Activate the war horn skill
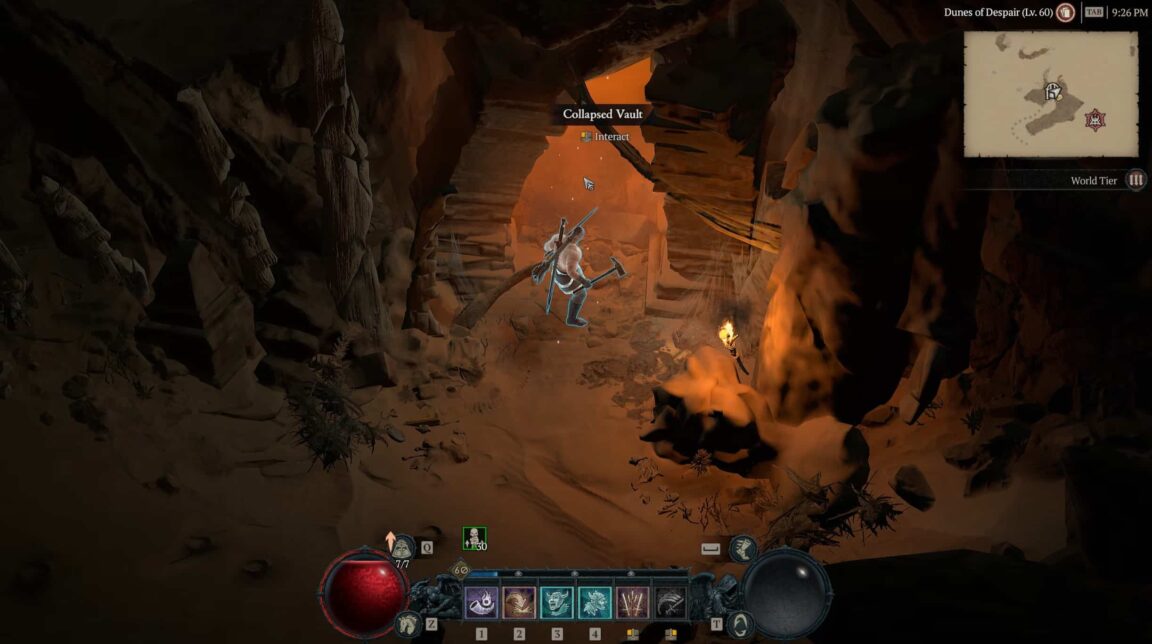Image resolution: width=1152 pixels, height=644 pixels. (481, 602)
